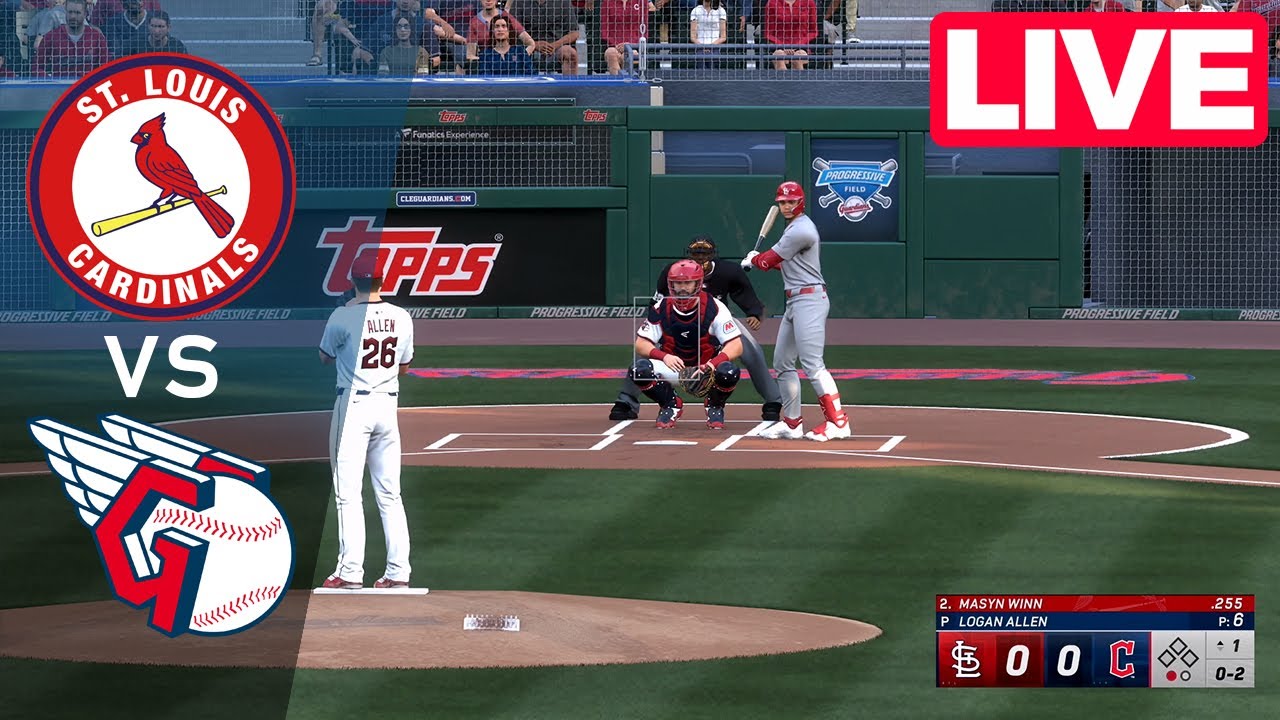Toggle the filled red out indicator
The height and width of the screenshot is (720, 1280).
1171,675
